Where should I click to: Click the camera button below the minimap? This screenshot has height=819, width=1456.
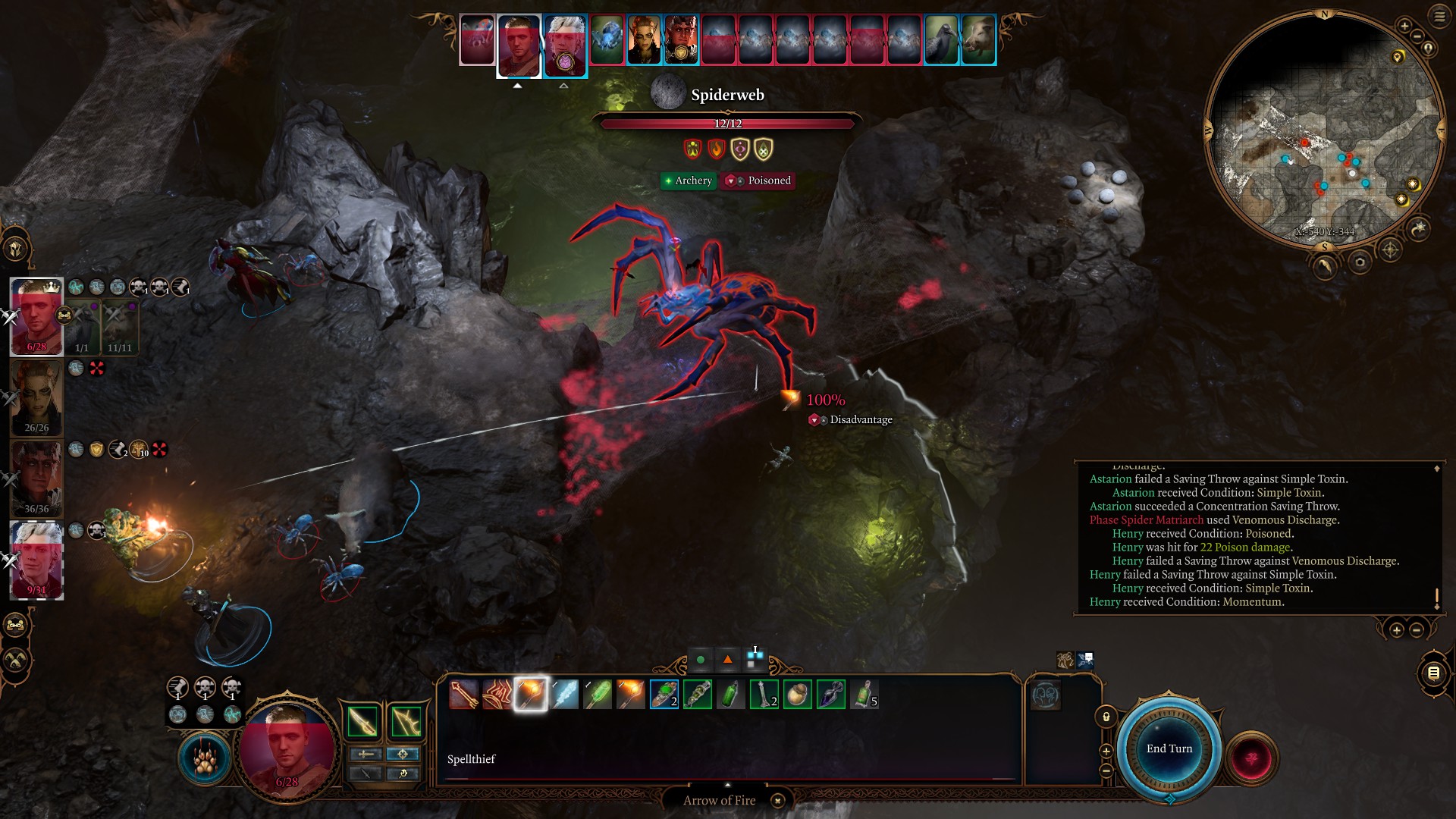1359,263
